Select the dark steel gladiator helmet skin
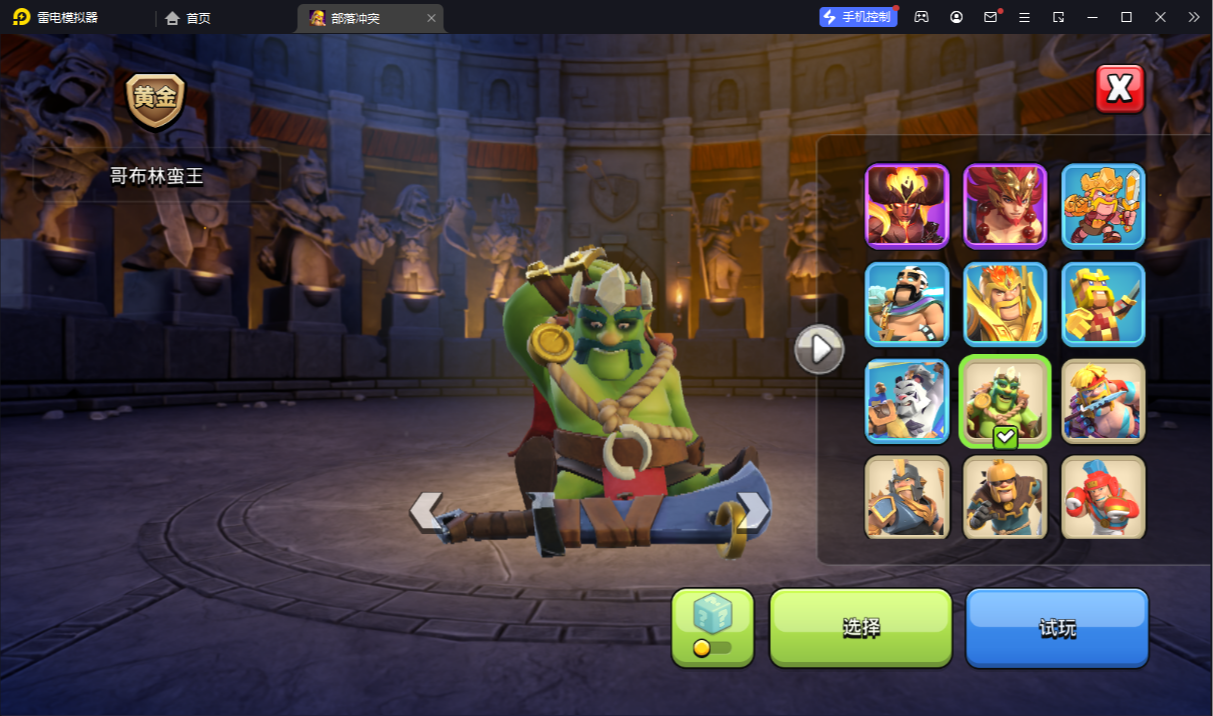 907,497
